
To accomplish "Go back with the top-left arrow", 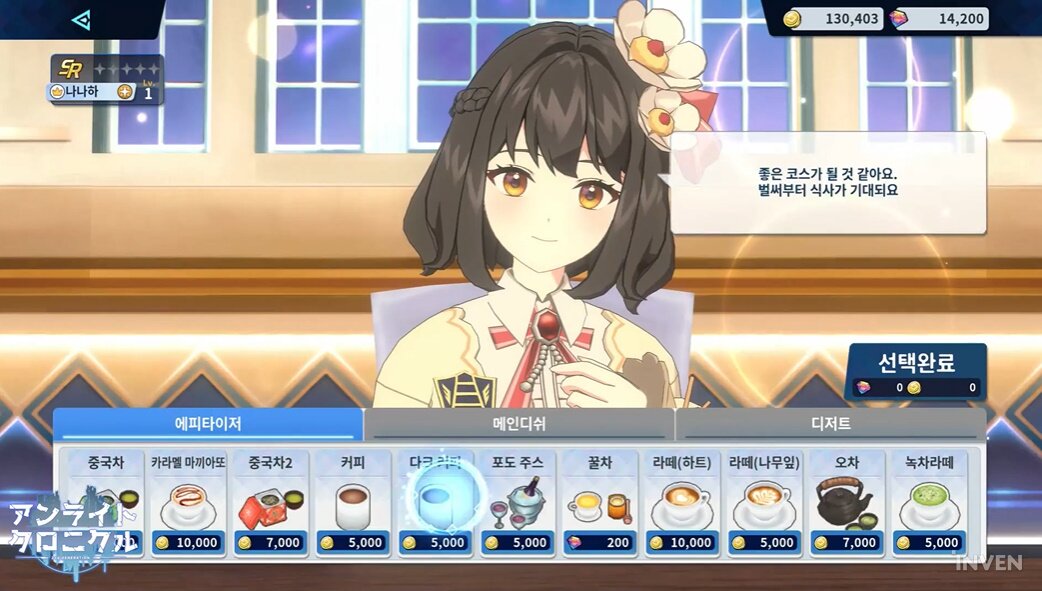I will pyautogui.click(x=81, y=19).
